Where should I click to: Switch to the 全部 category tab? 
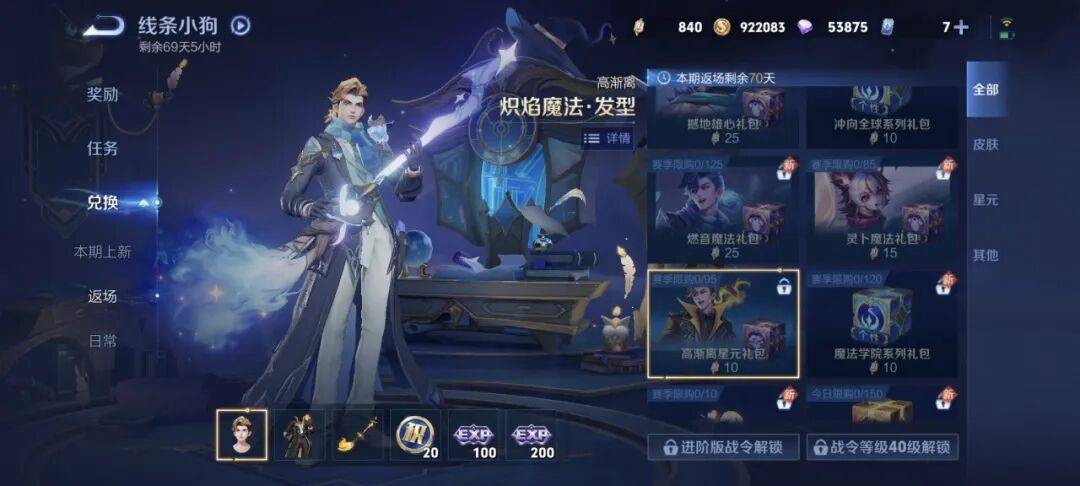[985, 90]
